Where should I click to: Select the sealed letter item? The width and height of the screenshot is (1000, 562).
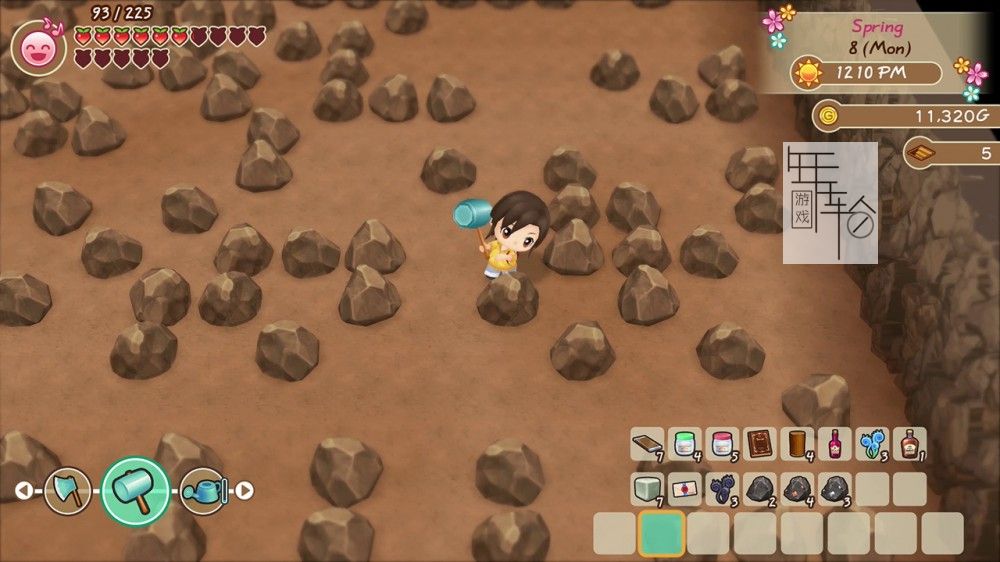(685, 488)
